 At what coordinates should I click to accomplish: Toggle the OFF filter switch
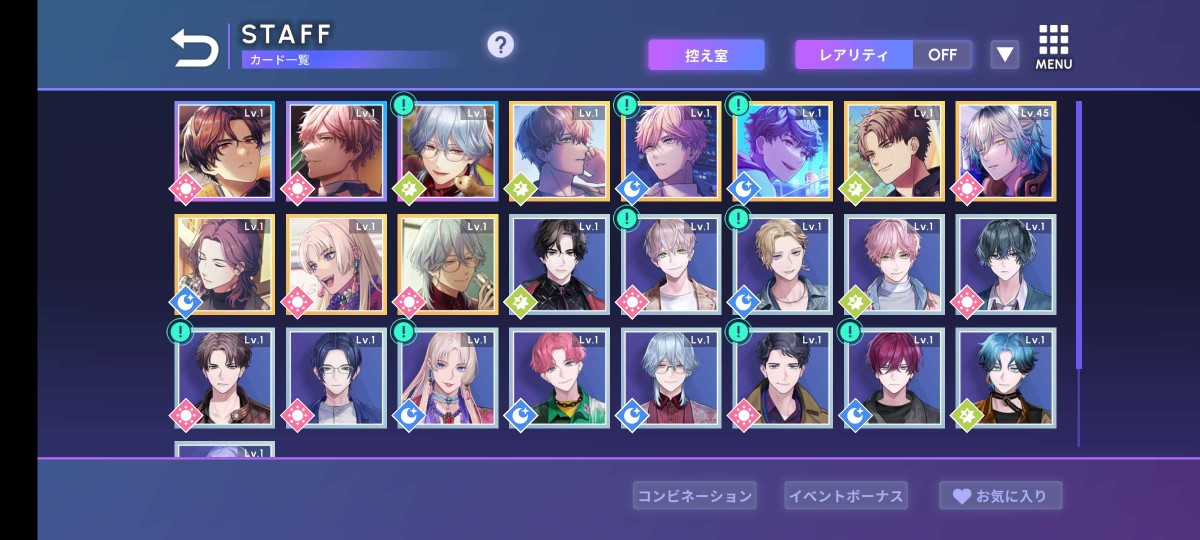942,55
